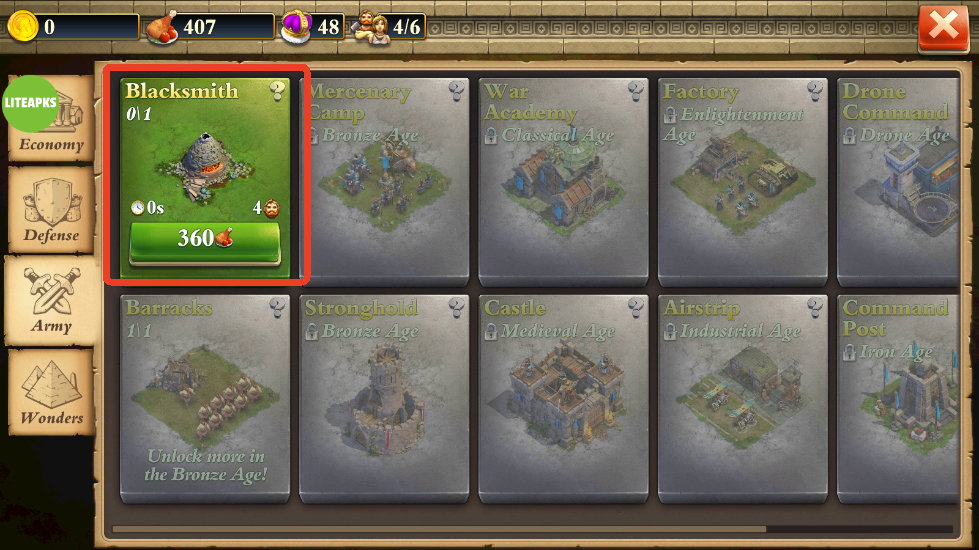Screen dimensions: 979x550
Task: Click the green LITEAPKS badge
Action: pos(30,104)
